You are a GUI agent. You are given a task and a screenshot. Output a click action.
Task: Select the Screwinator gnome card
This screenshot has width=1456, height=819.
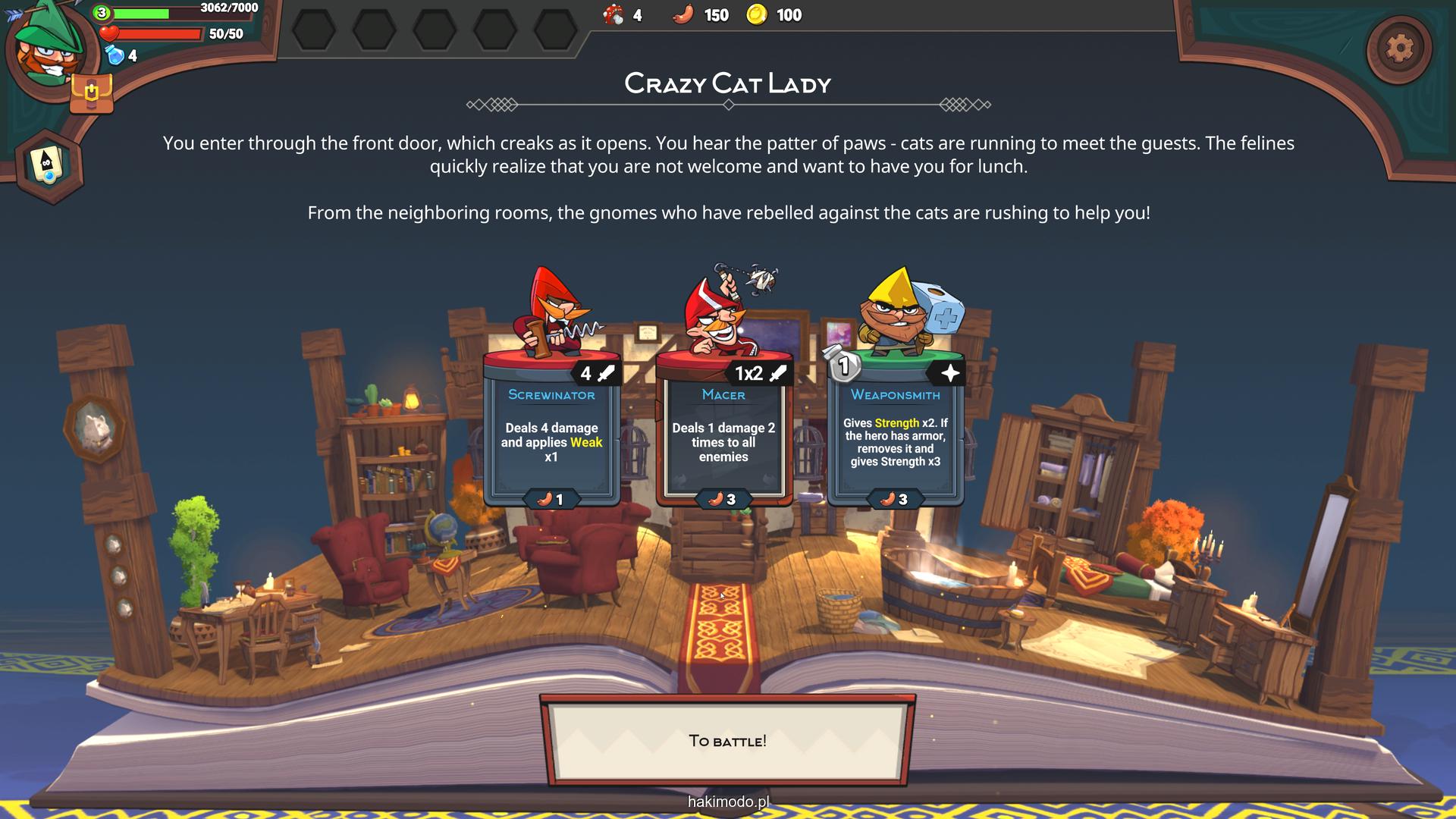[x=551, y=432]
